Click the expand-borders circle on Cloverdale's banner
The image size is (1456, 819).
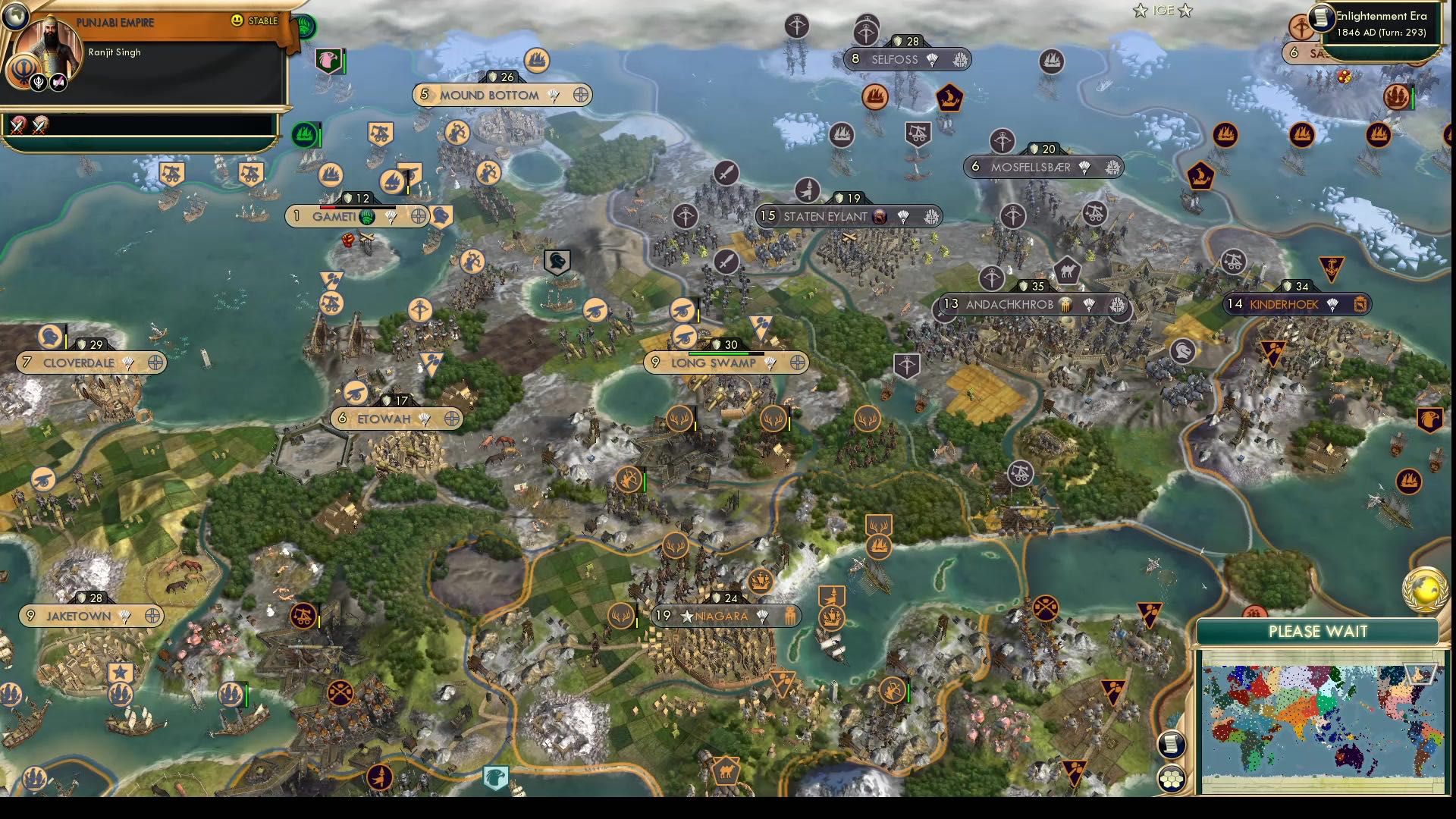[x=154, y=363]
